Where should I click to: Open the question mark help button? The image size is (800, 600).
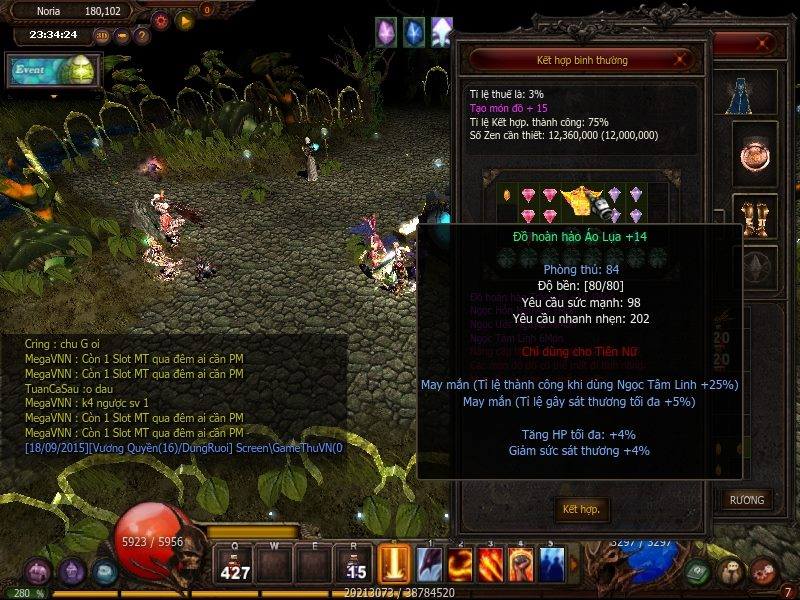coord(142,36)
